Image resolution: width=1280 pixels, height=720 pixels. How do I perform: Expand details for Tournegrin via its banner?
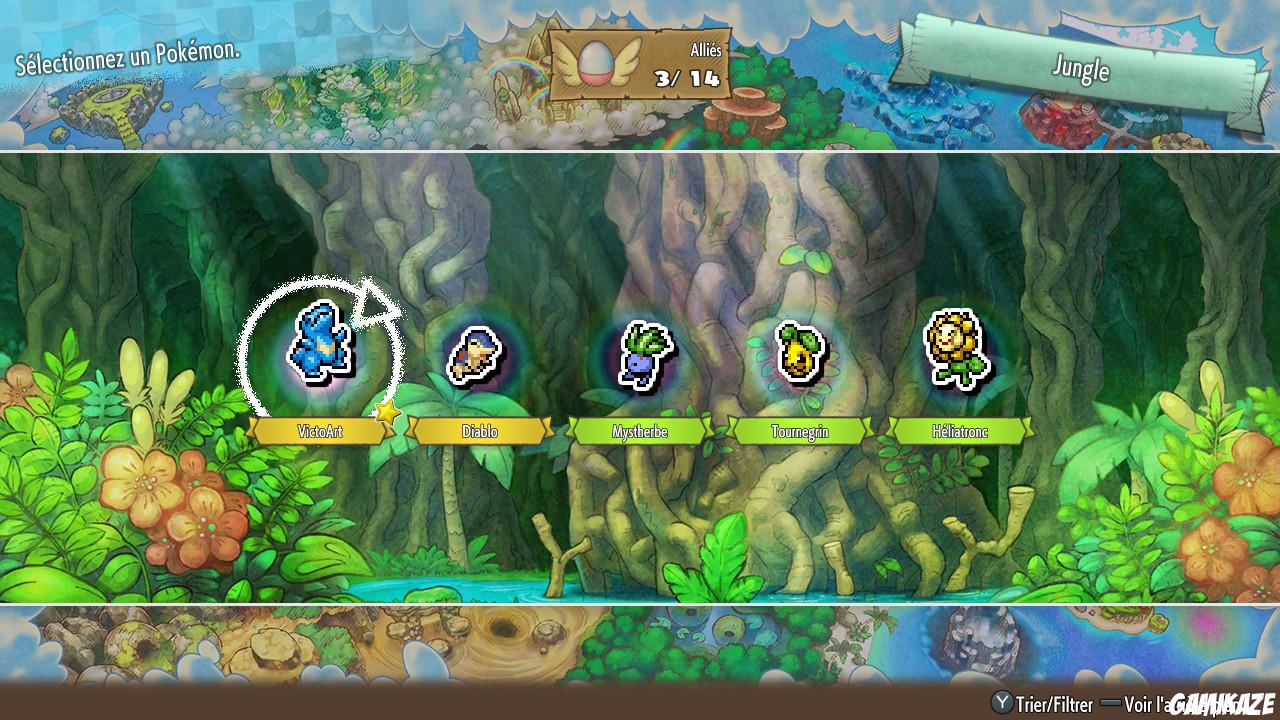798,431
